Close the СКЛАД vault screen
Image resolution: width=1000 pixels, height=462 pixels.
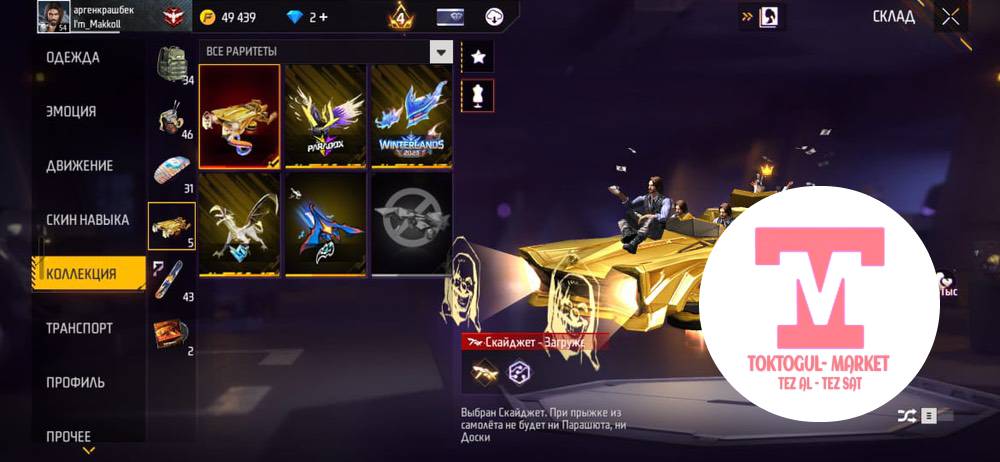[950, 16]
